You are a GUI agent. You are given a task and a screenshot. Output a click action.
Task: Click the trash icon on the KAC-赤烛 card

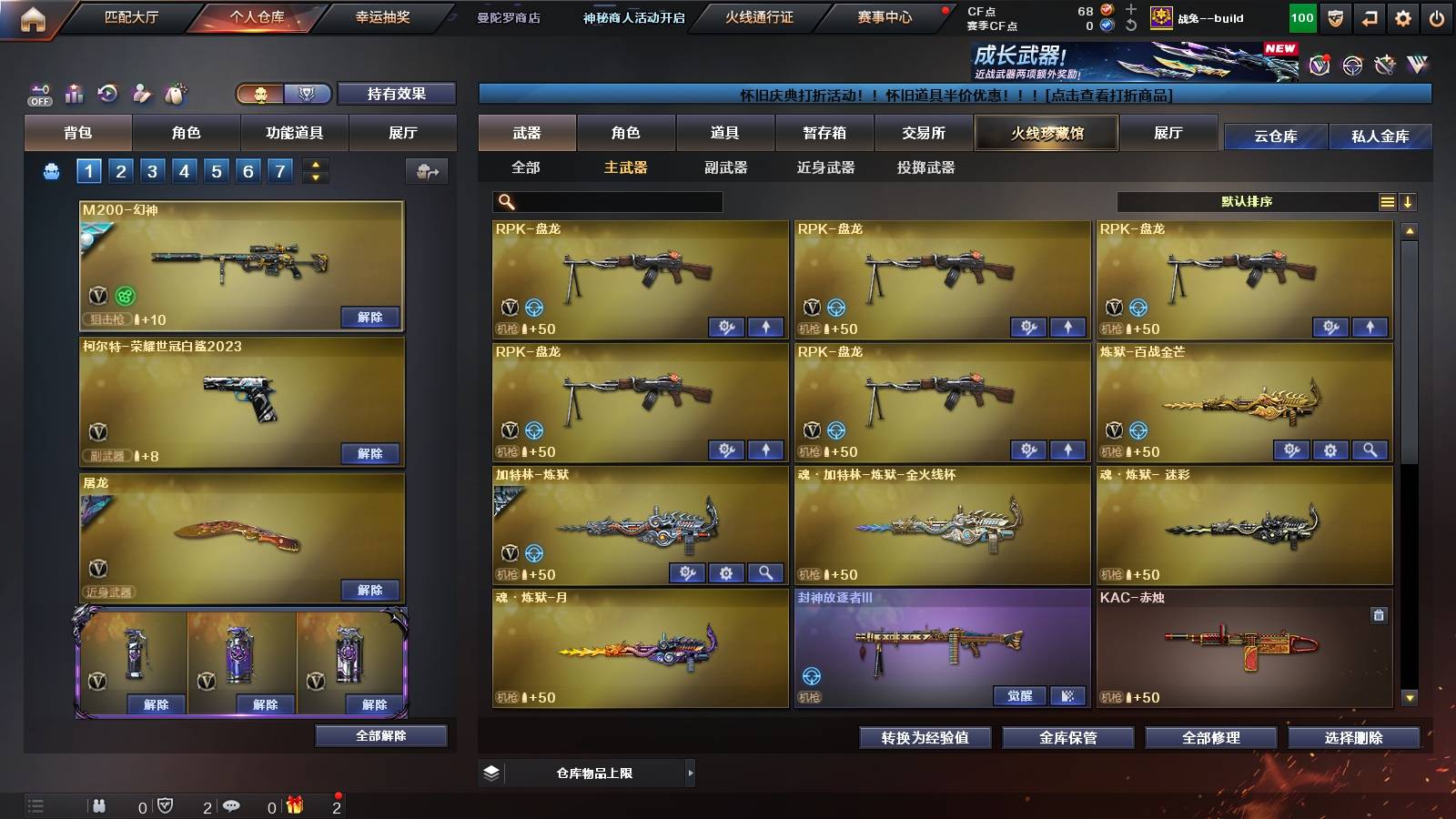(1377, 616)
